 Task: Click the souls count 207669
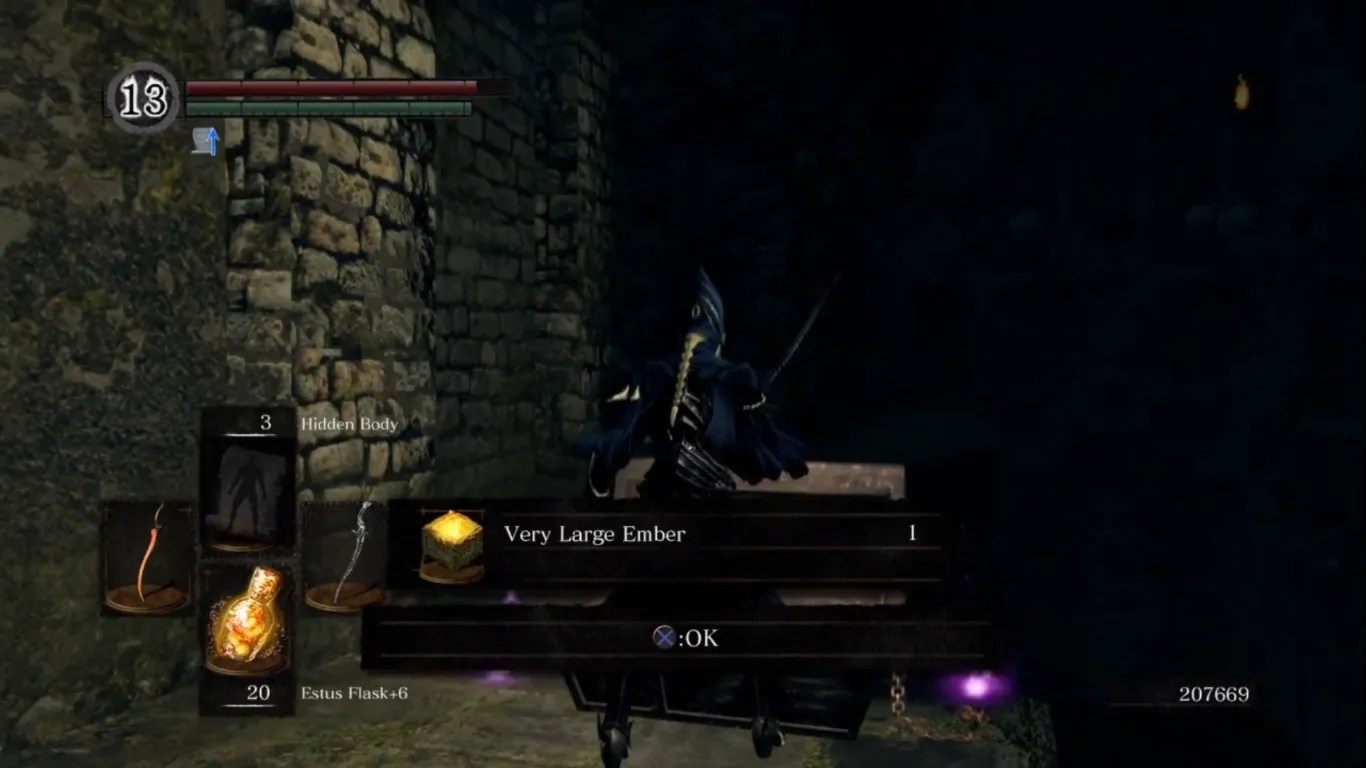(x=1213, y=693)
